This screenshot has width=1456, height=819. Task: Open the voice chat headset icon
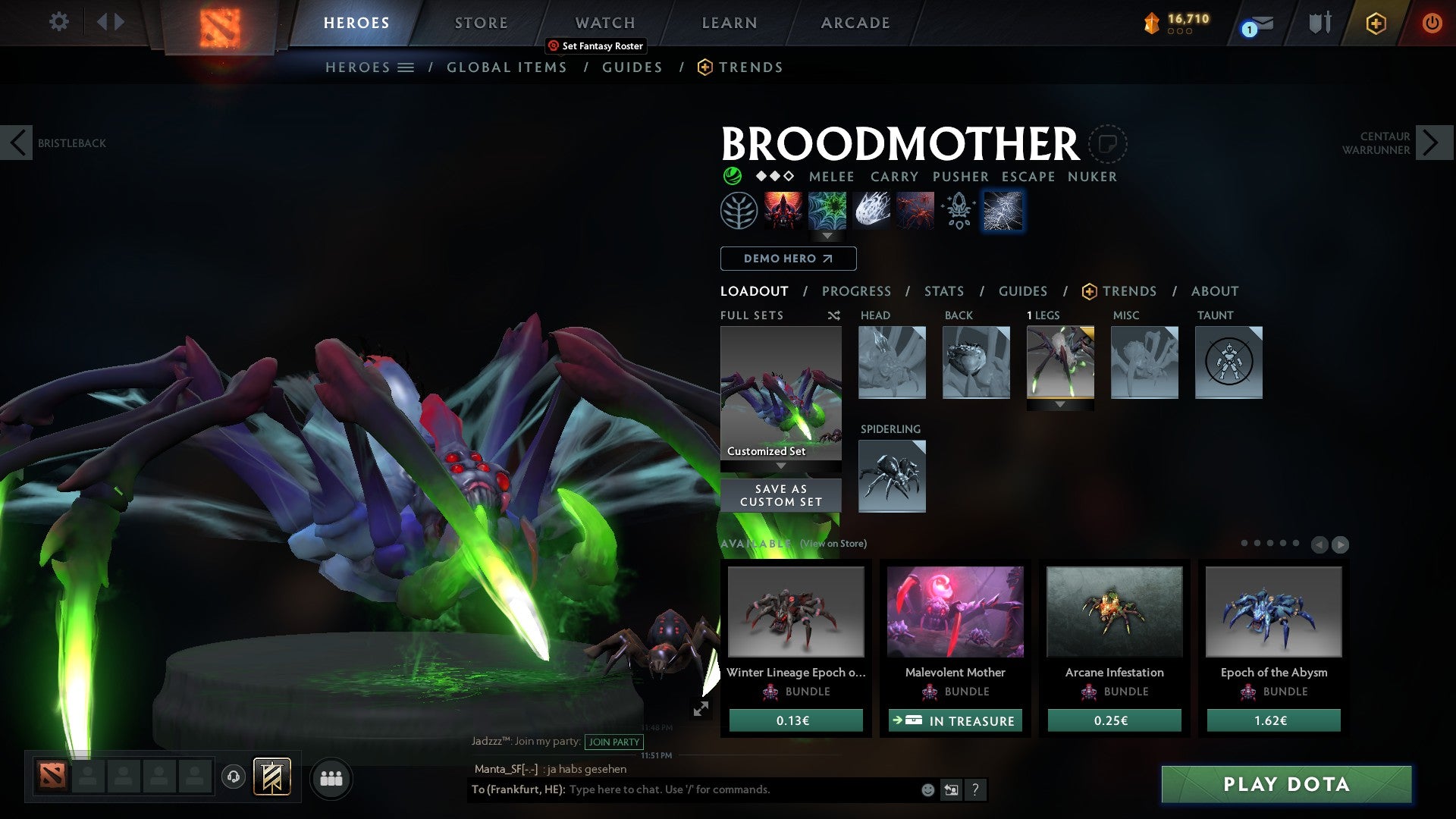pyautogui.click(x=233, y=778)
